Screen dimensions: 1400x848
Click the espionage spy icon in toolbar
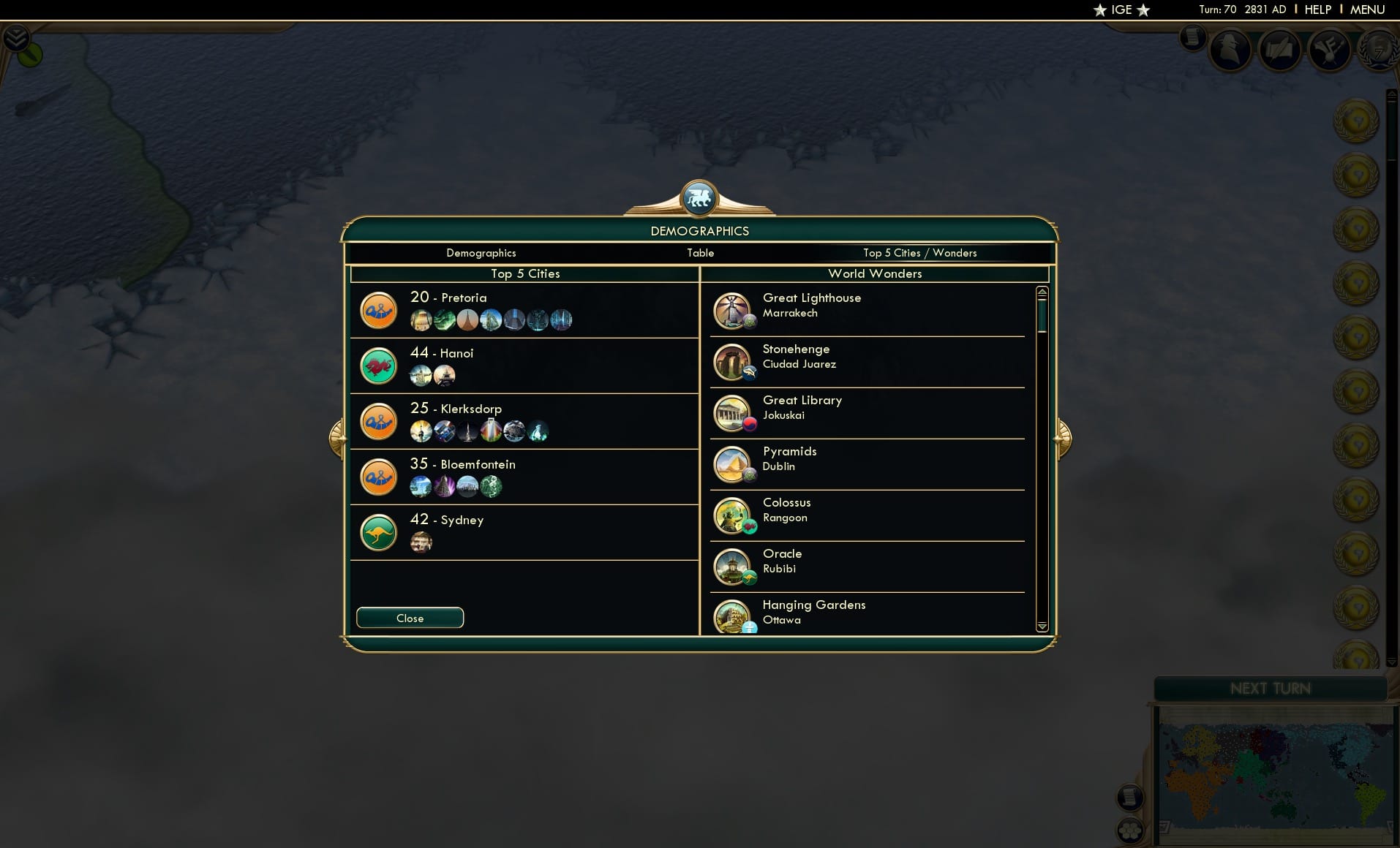[1230, 50]
